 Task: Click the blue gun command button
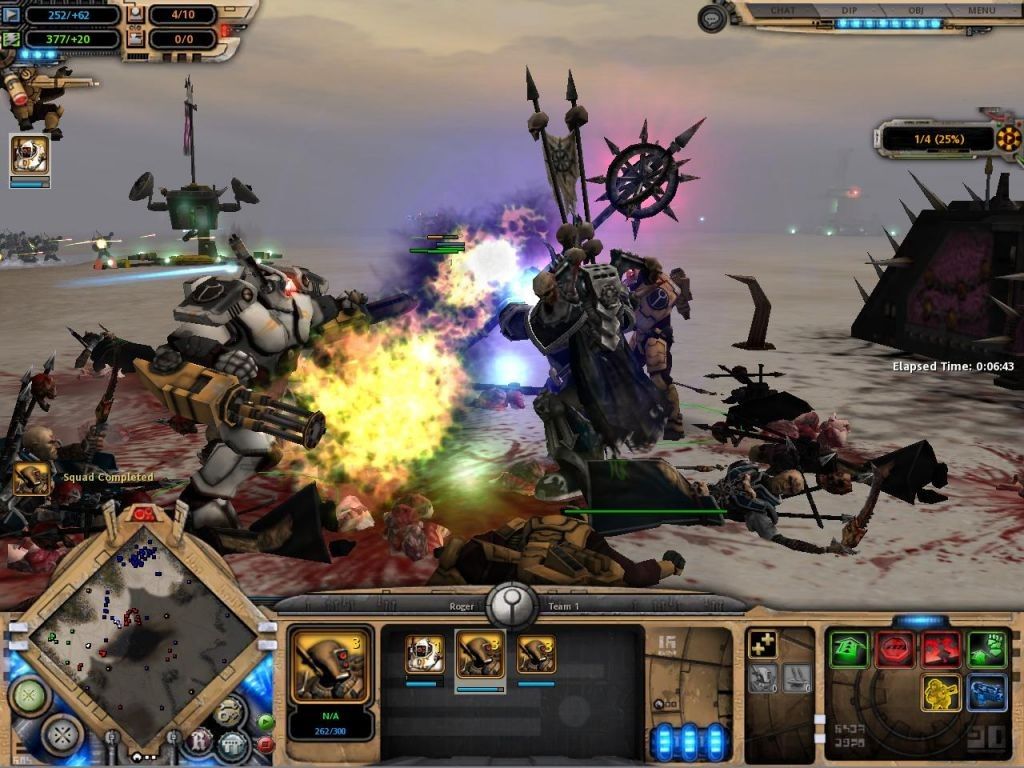coord(987,693)
